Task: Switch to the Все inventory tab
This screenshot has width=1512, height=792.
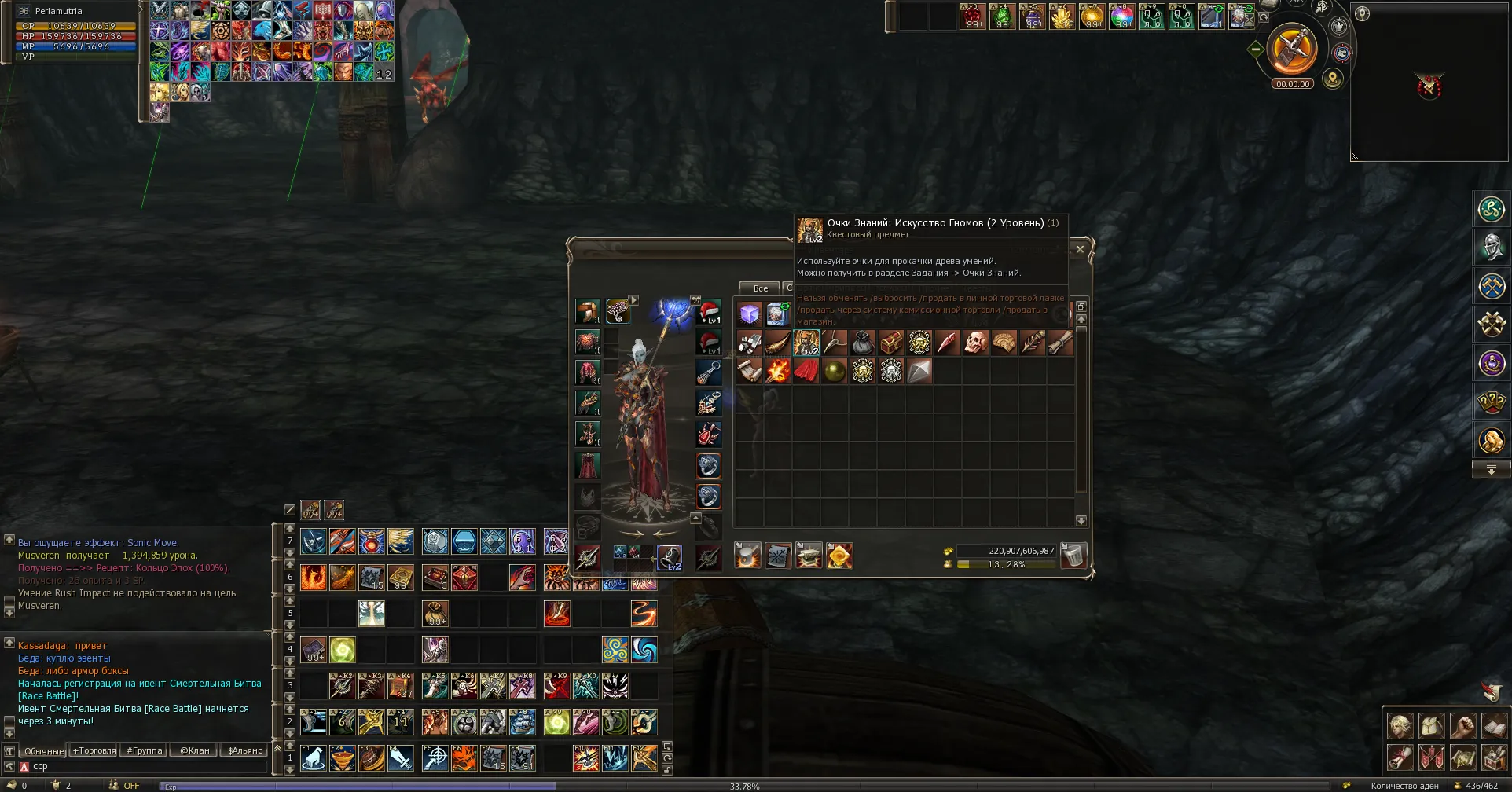Action: pyautogui.click(x=760, y=288)
